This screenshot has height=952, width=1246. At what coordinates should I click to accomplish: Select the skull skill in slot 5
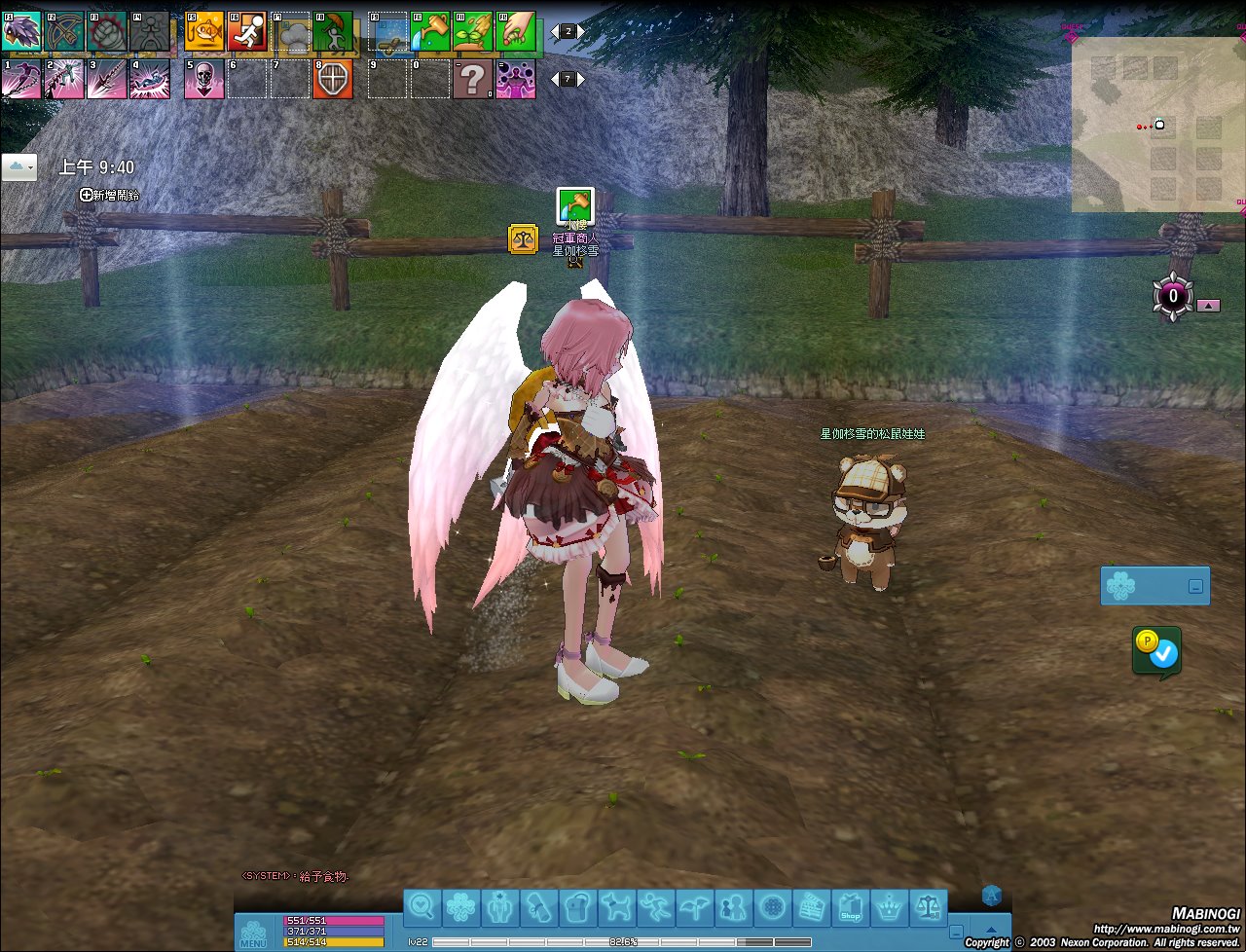coord(204,79)
